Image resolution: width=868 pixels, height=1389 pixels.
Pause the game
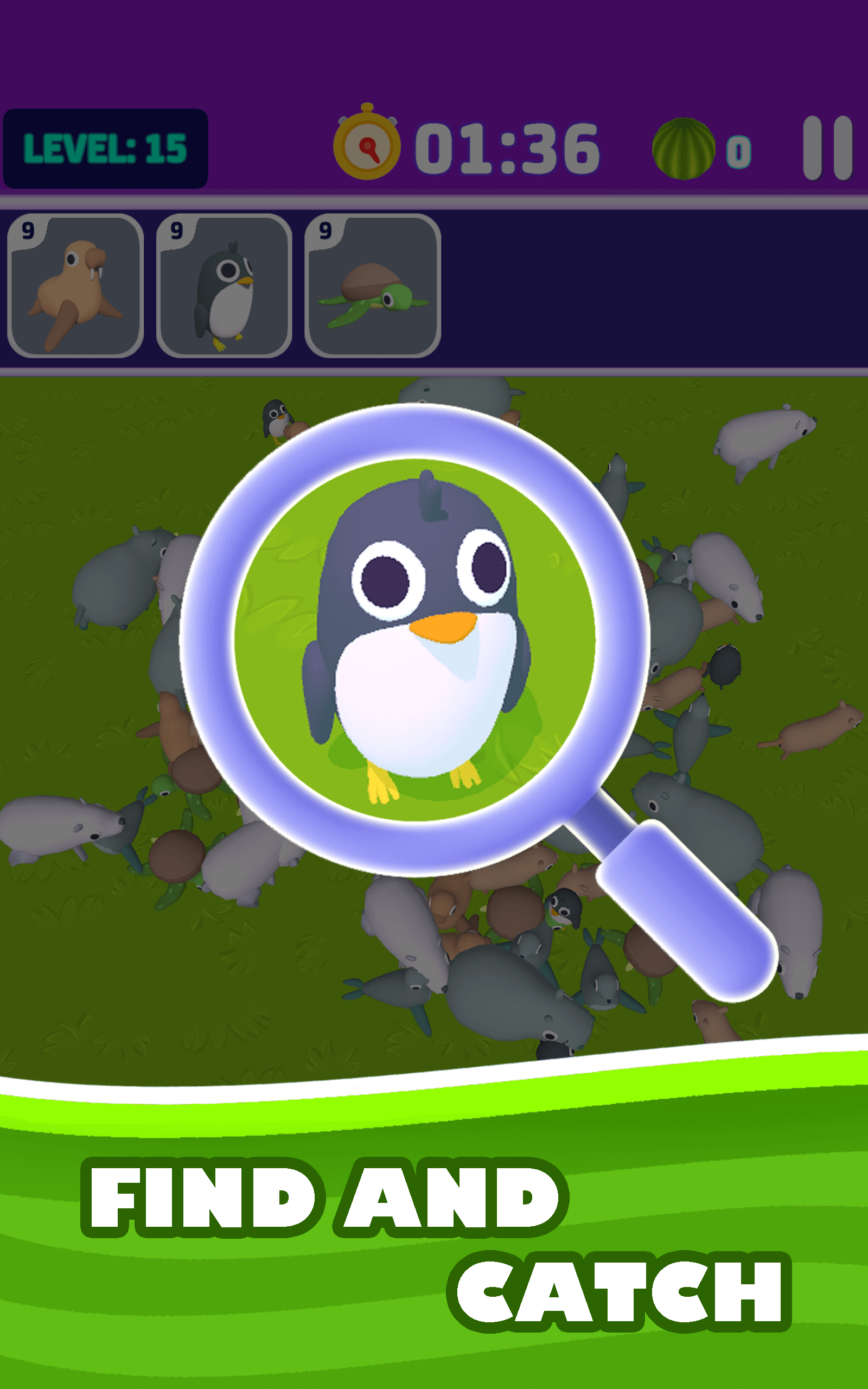click(x=827, y=148)
